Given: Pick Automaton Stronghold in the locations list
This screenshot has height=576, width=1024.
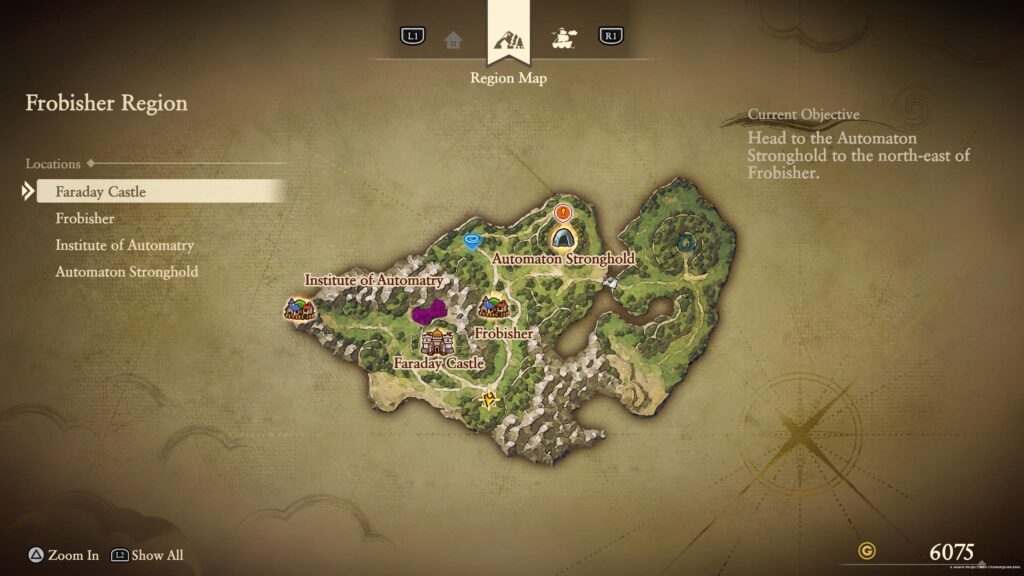Looking at the screenshot, I should click(126, 272).
